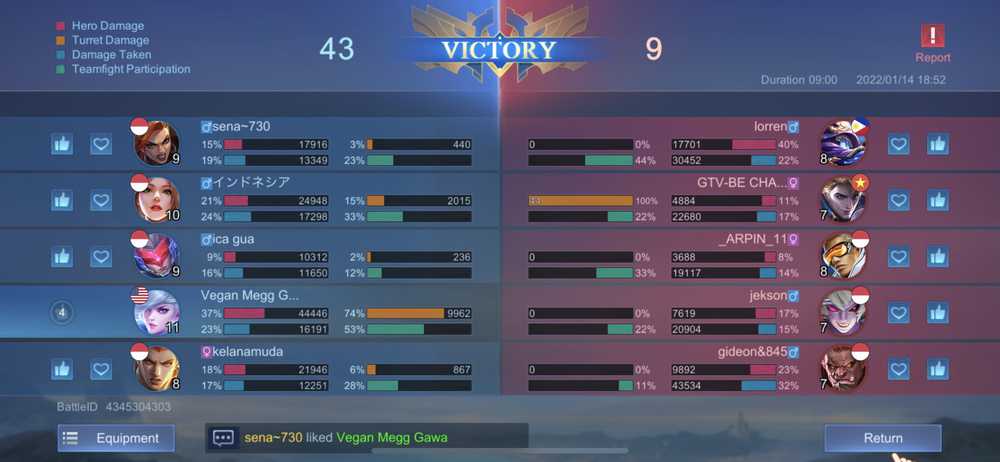1000x462 pixels.
Task: Thumbs-up the GTV-BE CHA... player
Action: [x=937, y=200]
